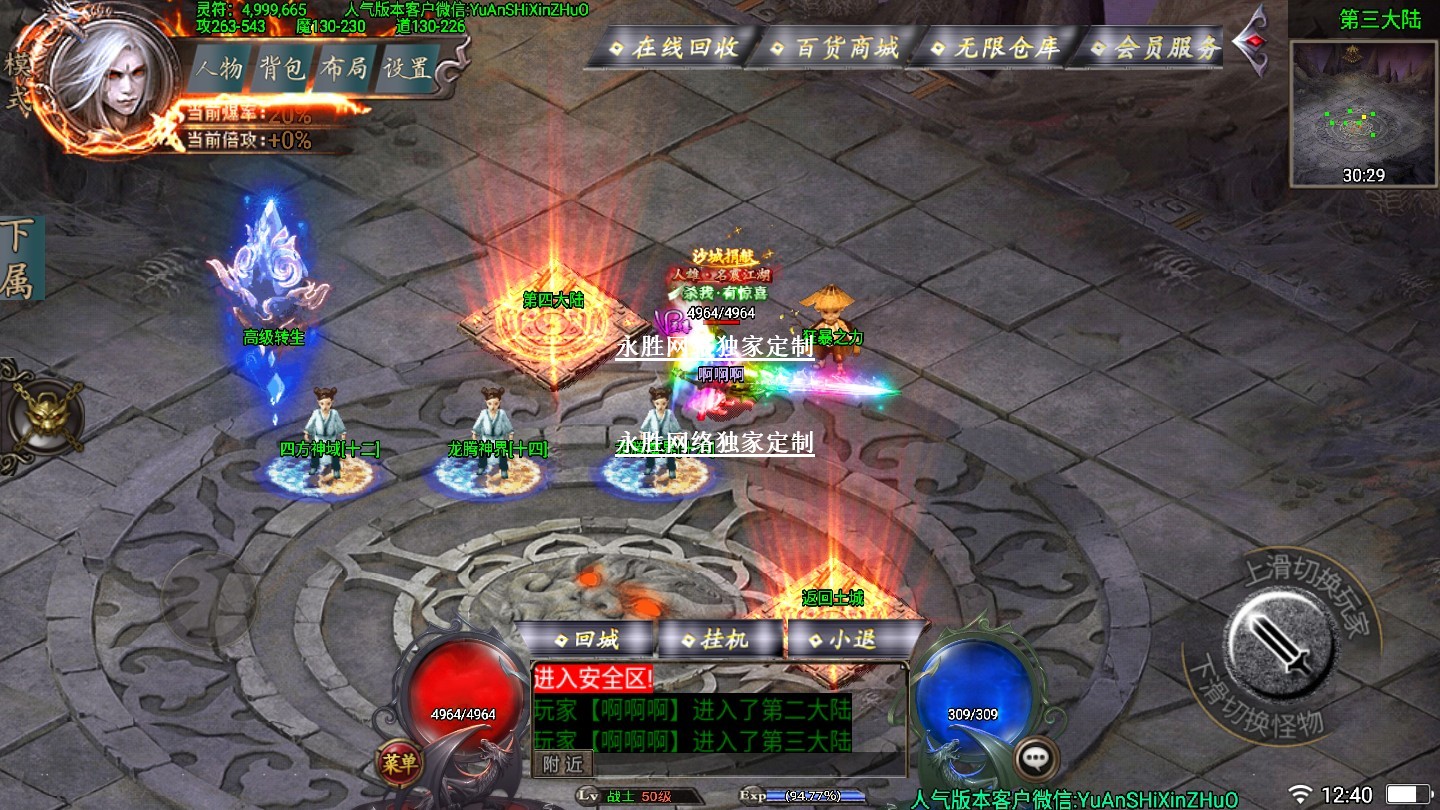This screenshot has height=810, width=1440.
Task: Open 在线回收 online recycling
Action: click(x=674, y=48)
